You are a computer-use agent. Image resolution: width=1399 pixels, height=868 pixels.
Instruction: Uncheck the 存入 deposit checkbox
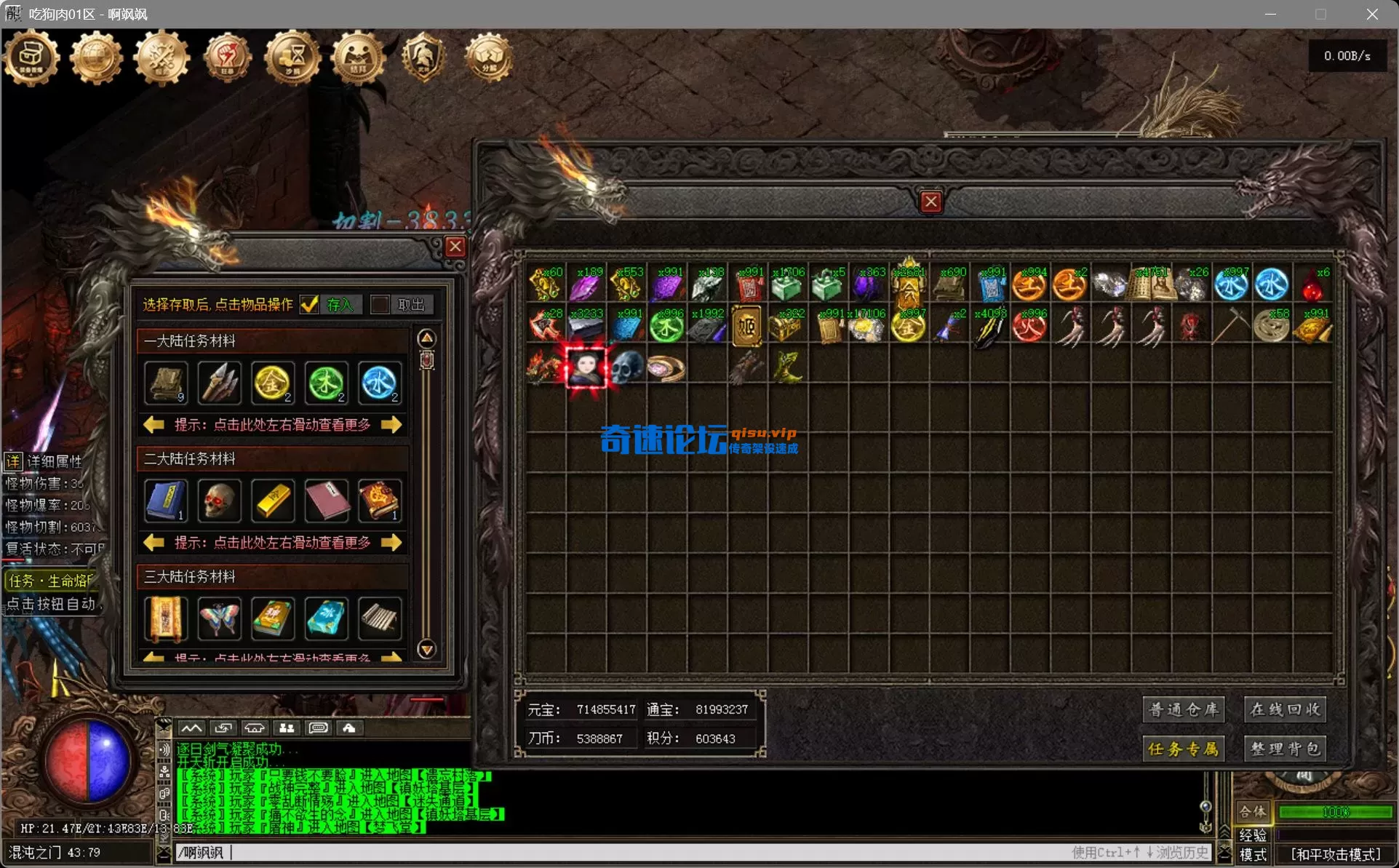pyautogui.click(x=311, y=305)
